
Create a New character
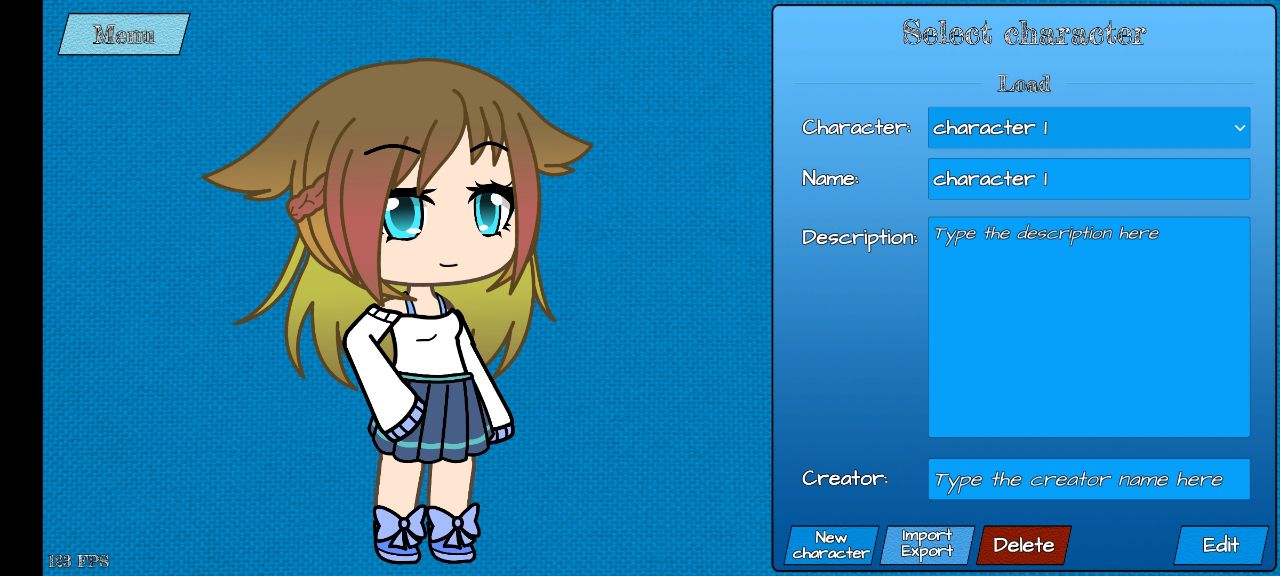click(x=831, y=545)
